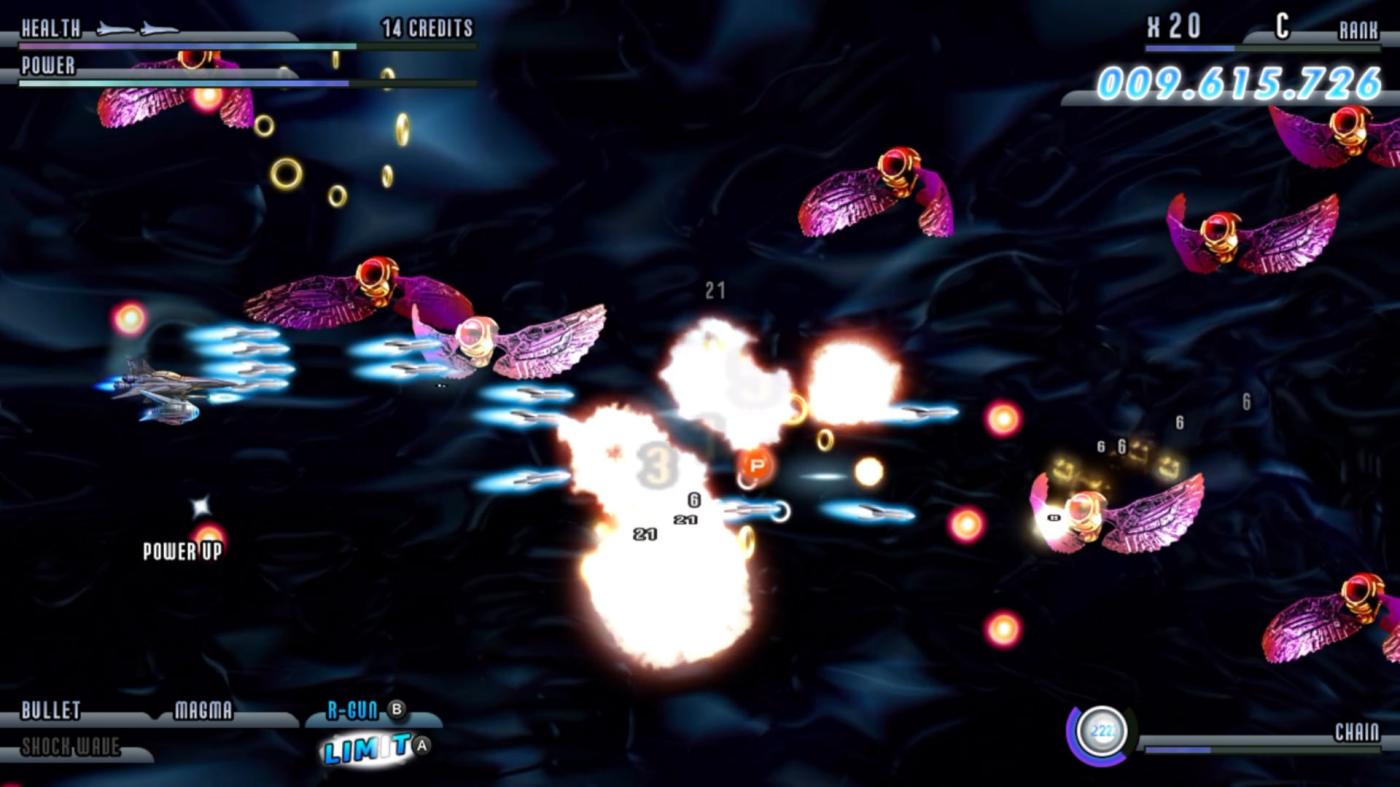Select the BULLET weapon label
This screenshot has height=787, width=1400.
tap(51, 711)
